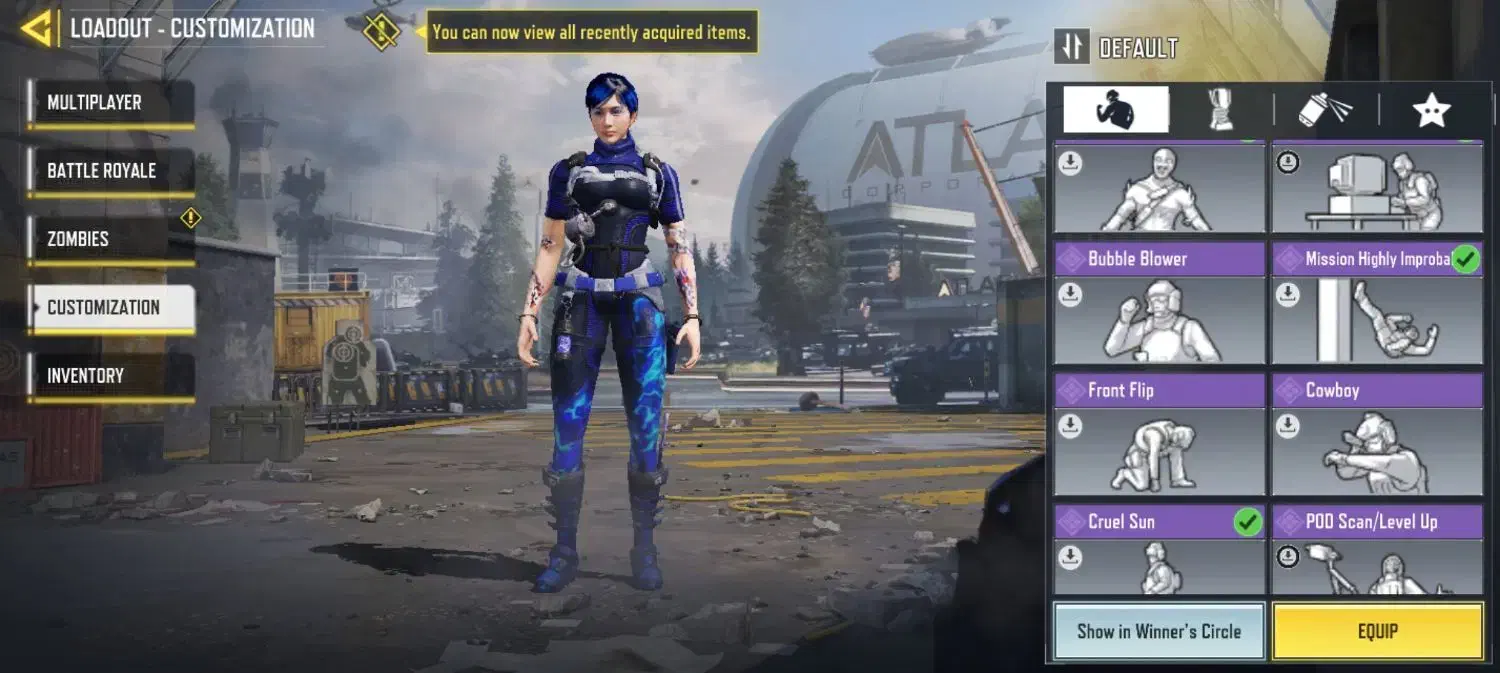Open the Battle Royale loadout section
This screenshot has width=1500, height=673.
[x=111, y=171]
